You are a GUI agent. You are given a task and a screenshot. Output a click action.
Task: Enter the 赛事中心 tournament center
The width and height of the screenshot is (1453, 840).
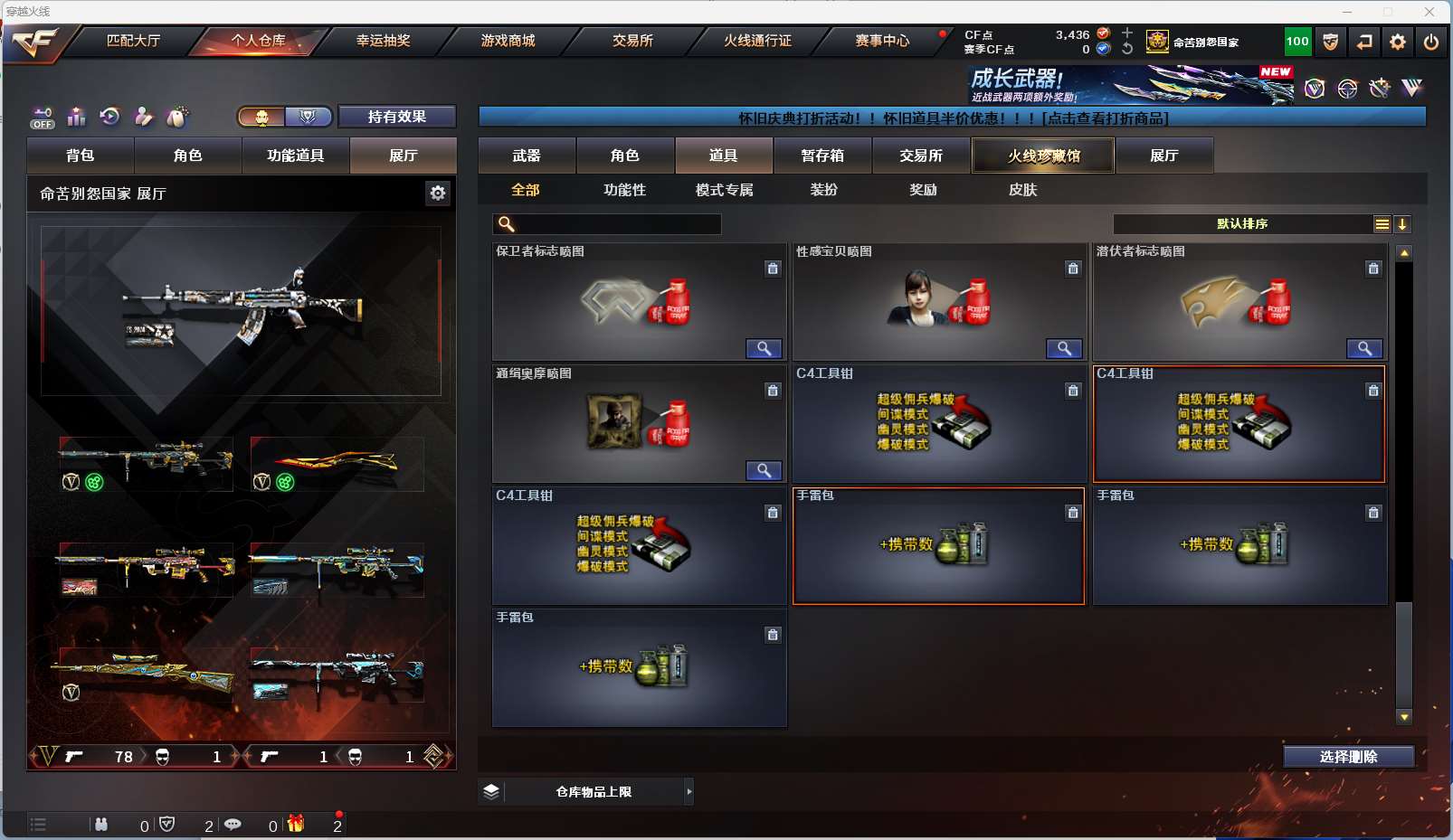pos(882,41)
